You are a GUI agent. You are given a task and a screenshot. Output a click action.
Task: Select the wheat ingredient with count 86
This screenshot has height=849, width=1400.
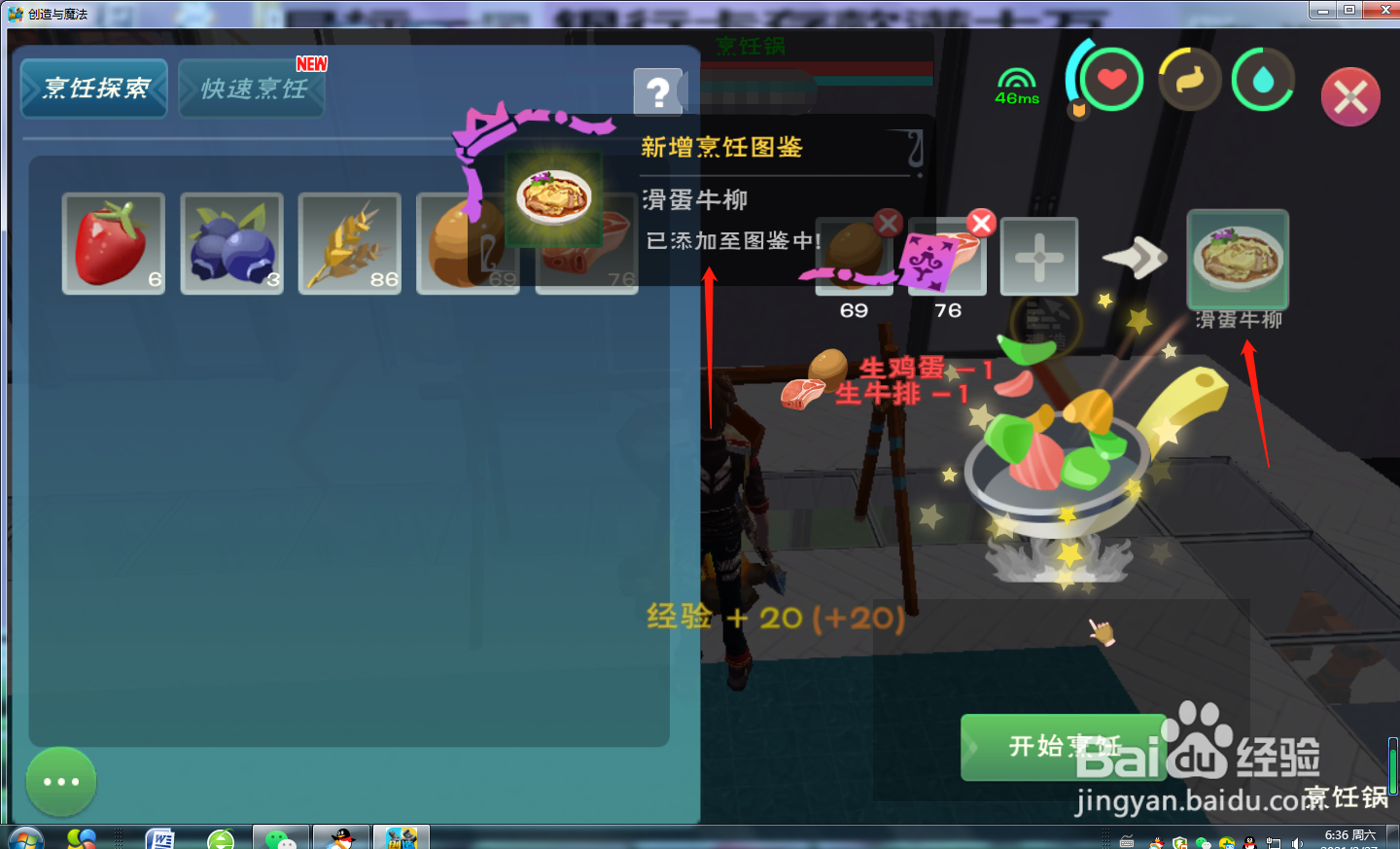[349, 243]
